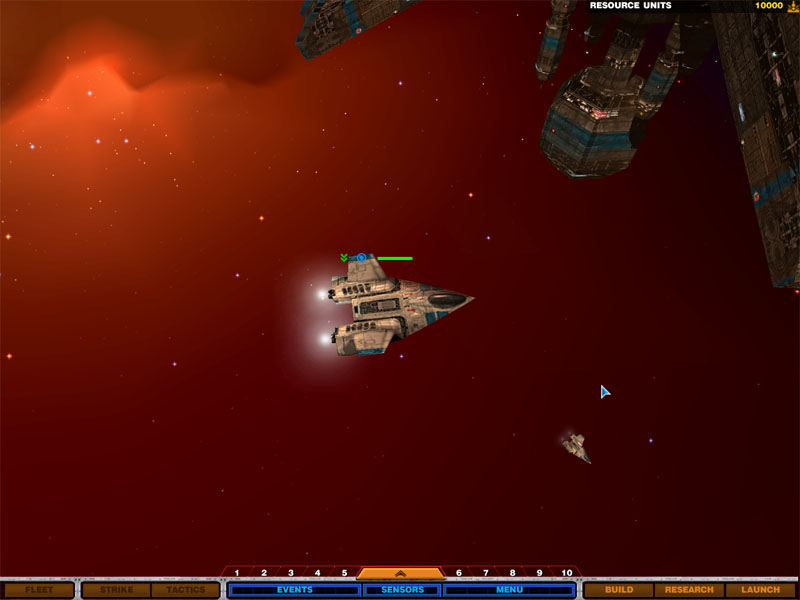
Task: Open the Tactics options
Action: [x=185, y=590]
